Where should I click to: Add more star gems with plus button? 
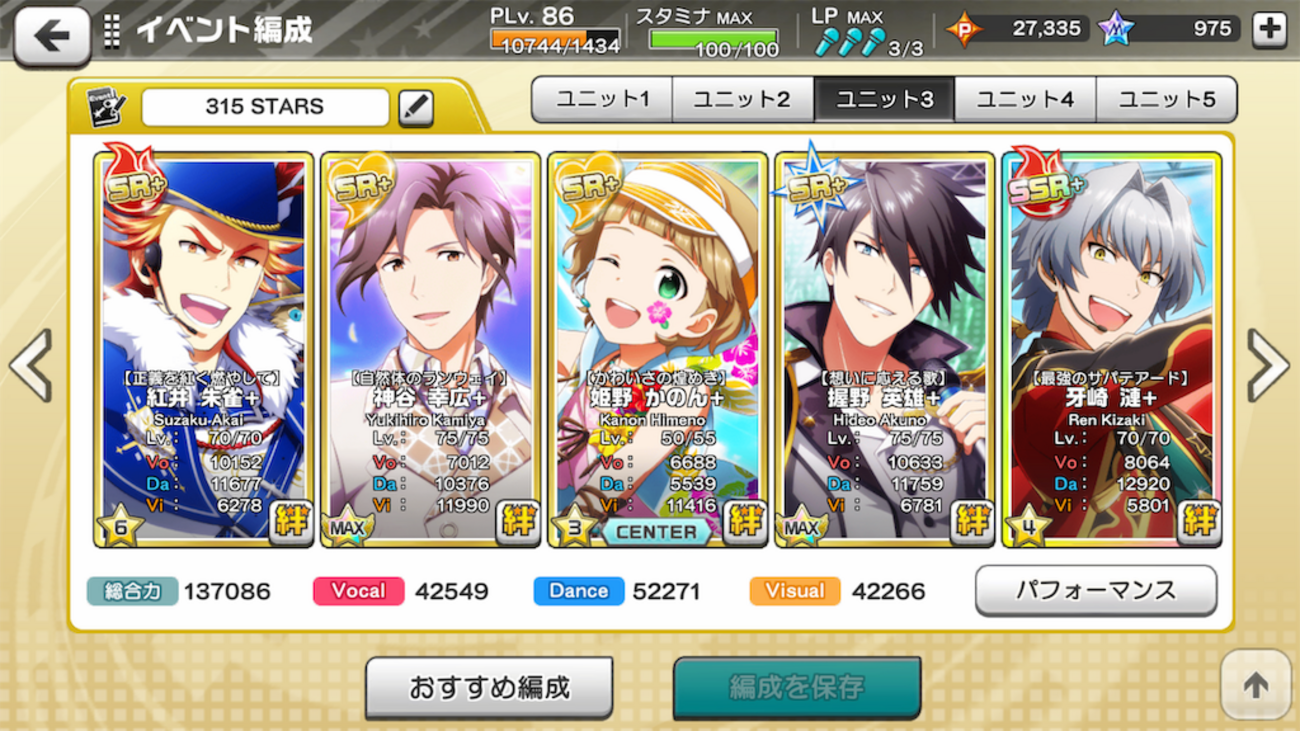[1269, 29]
